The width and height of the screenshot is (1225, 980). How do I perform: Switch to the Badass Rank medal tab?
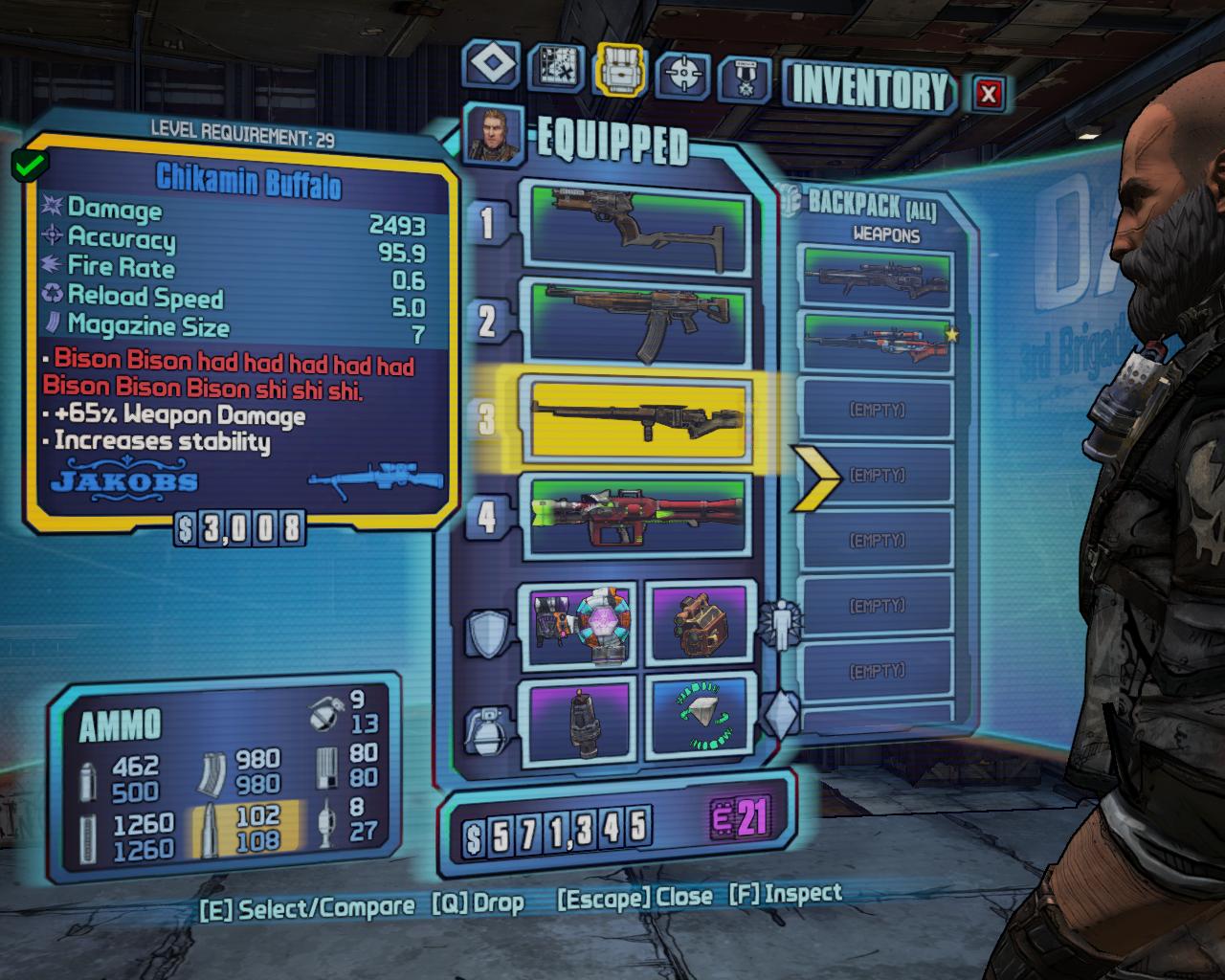tap(745, 78)
